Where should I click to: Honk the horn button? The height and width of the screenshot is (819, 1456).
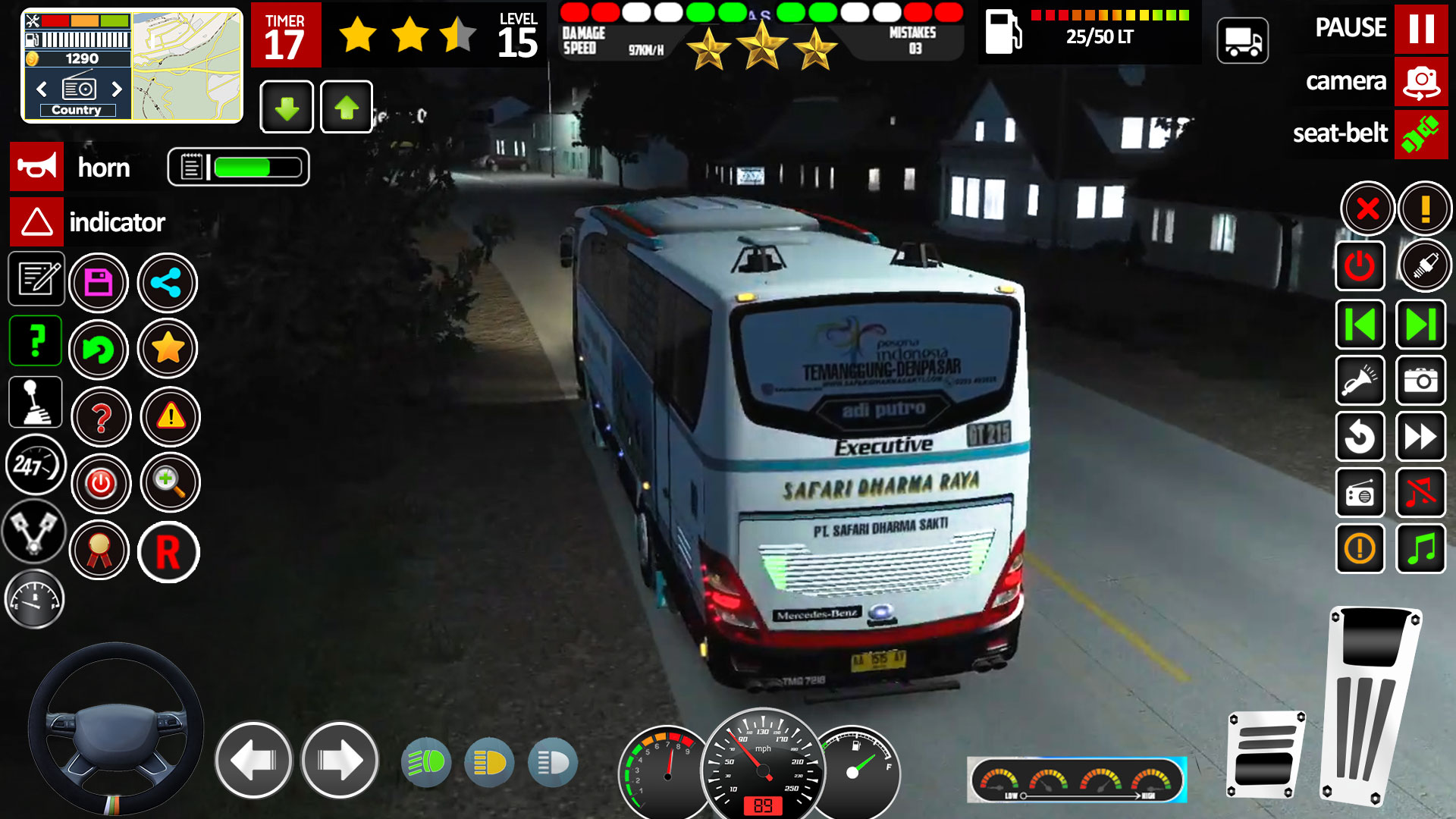(36, 167)
